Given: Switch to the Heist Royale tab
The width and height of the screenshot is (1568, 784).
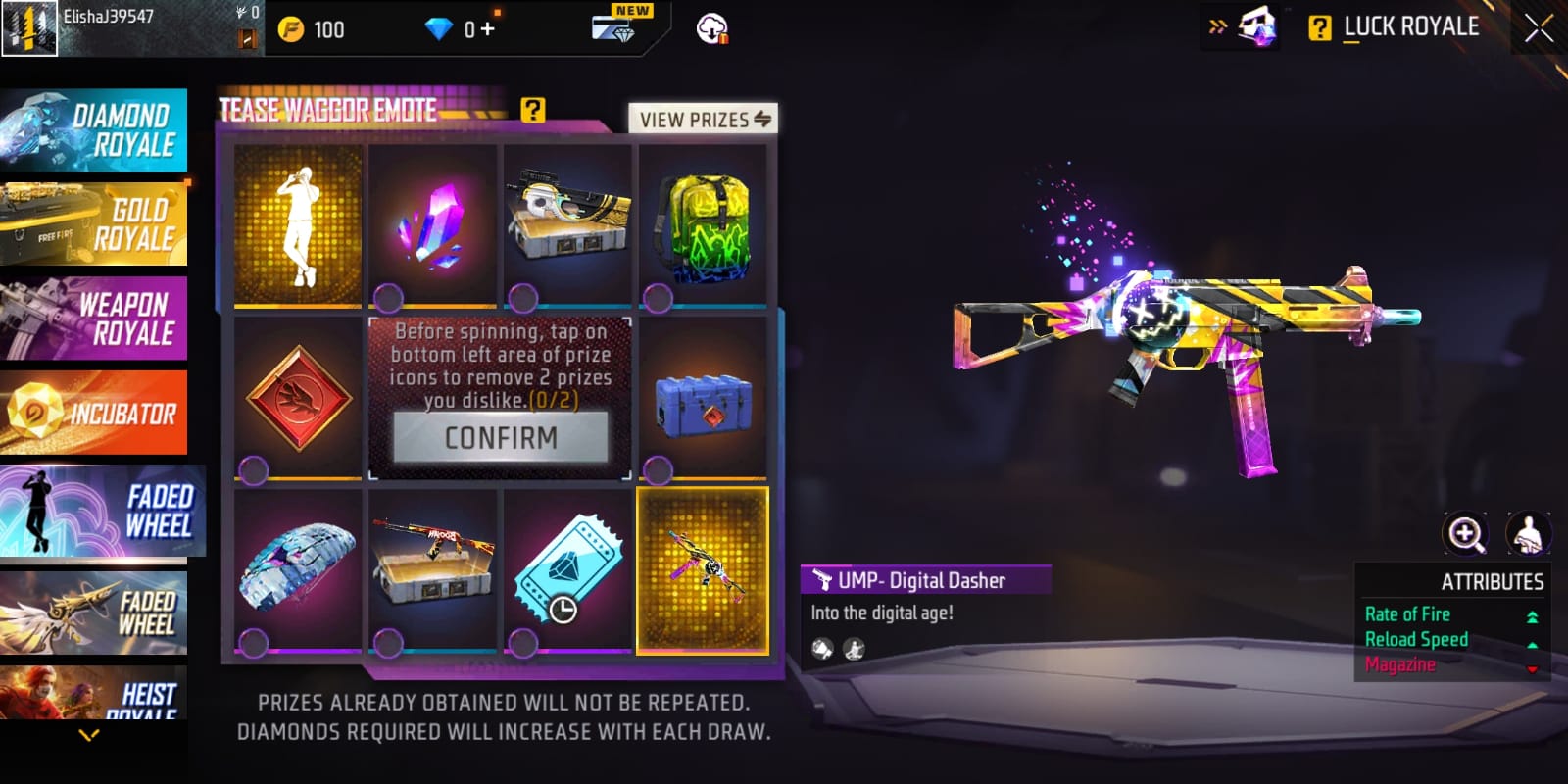Looking at the screenshot, I should click(x=94, y=695).
